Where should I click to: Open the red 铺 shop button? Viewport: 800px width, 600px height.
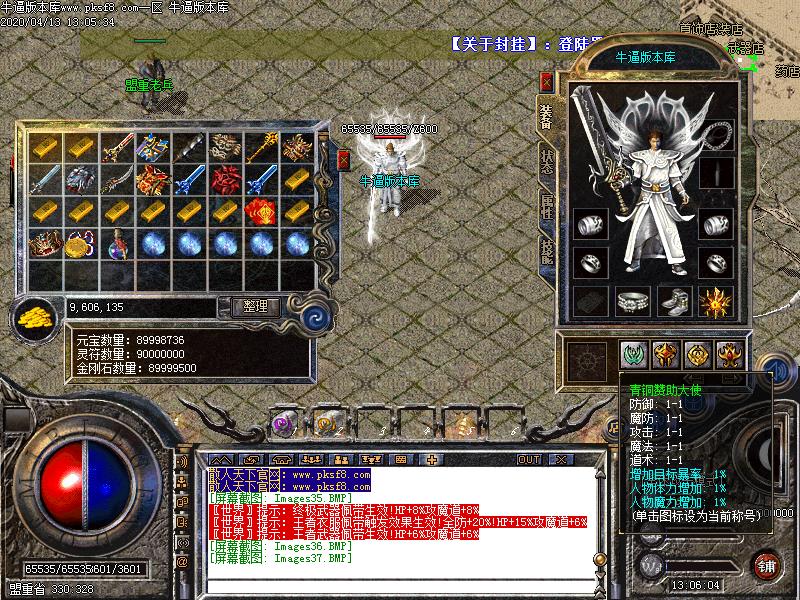[x=767, y=566]
